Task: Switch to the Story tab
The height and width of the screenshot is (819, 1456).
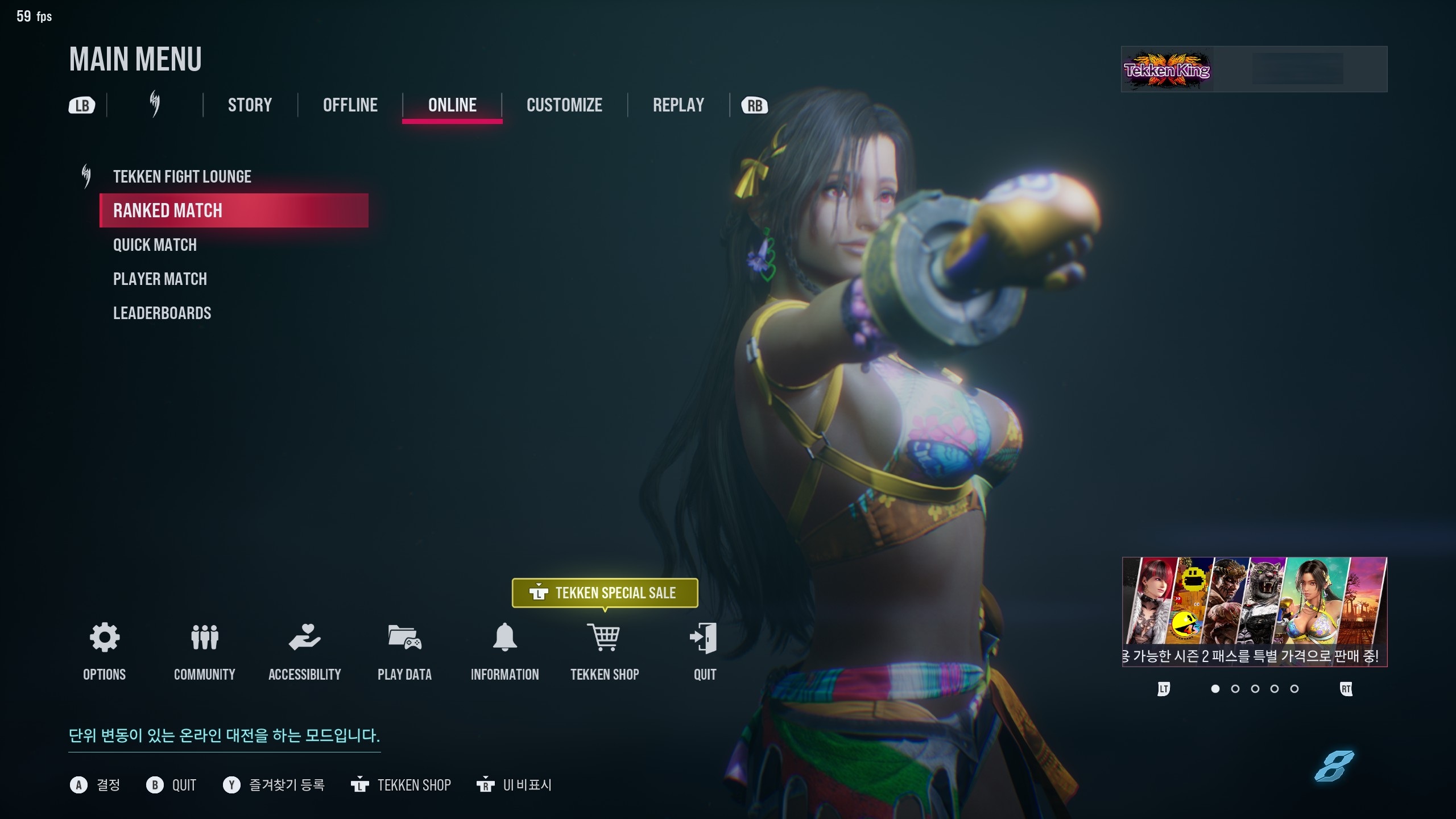Action: 250,105
